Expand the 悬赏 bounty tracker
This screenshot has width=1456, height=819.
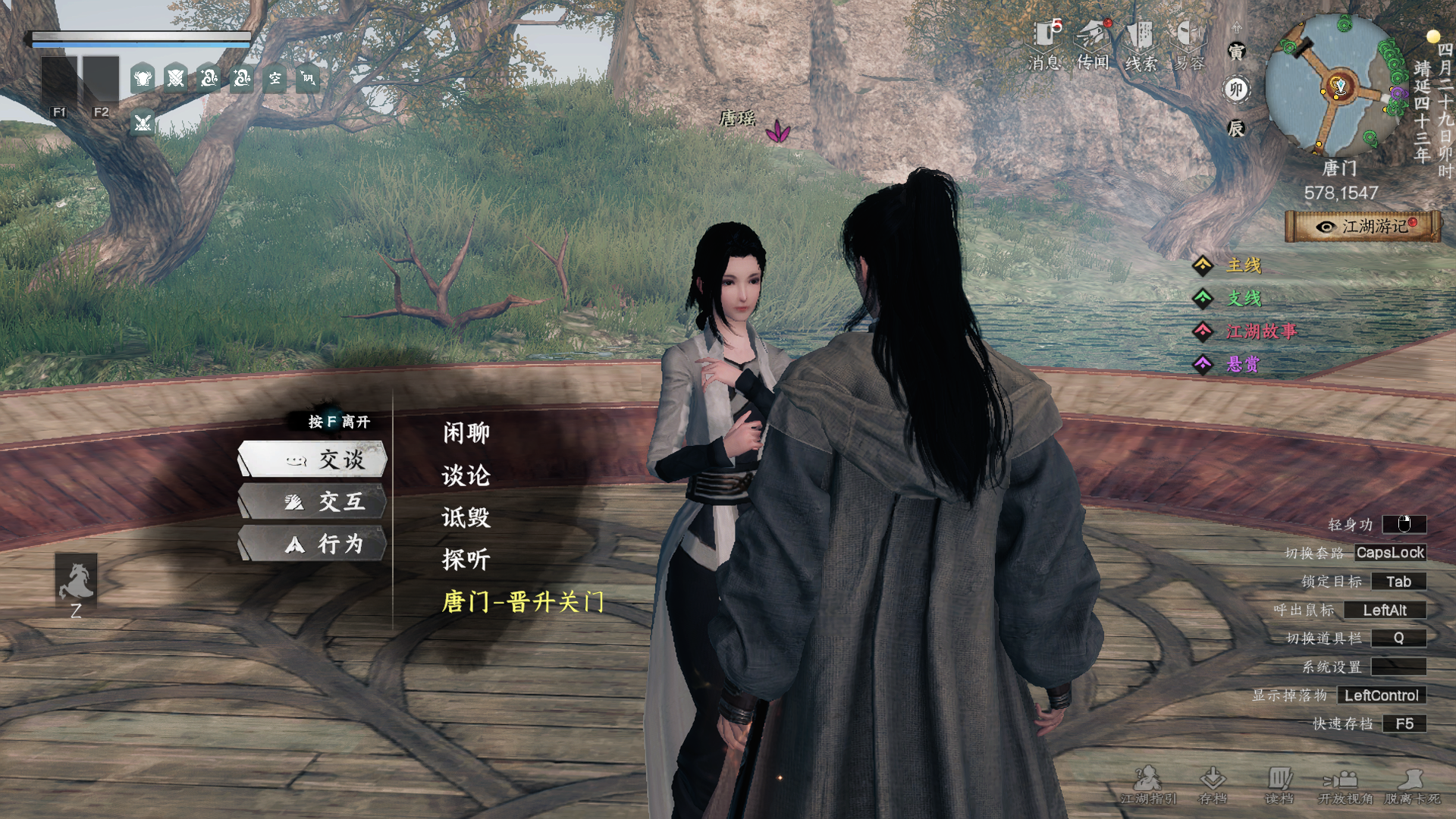[x=1242, y=365]
